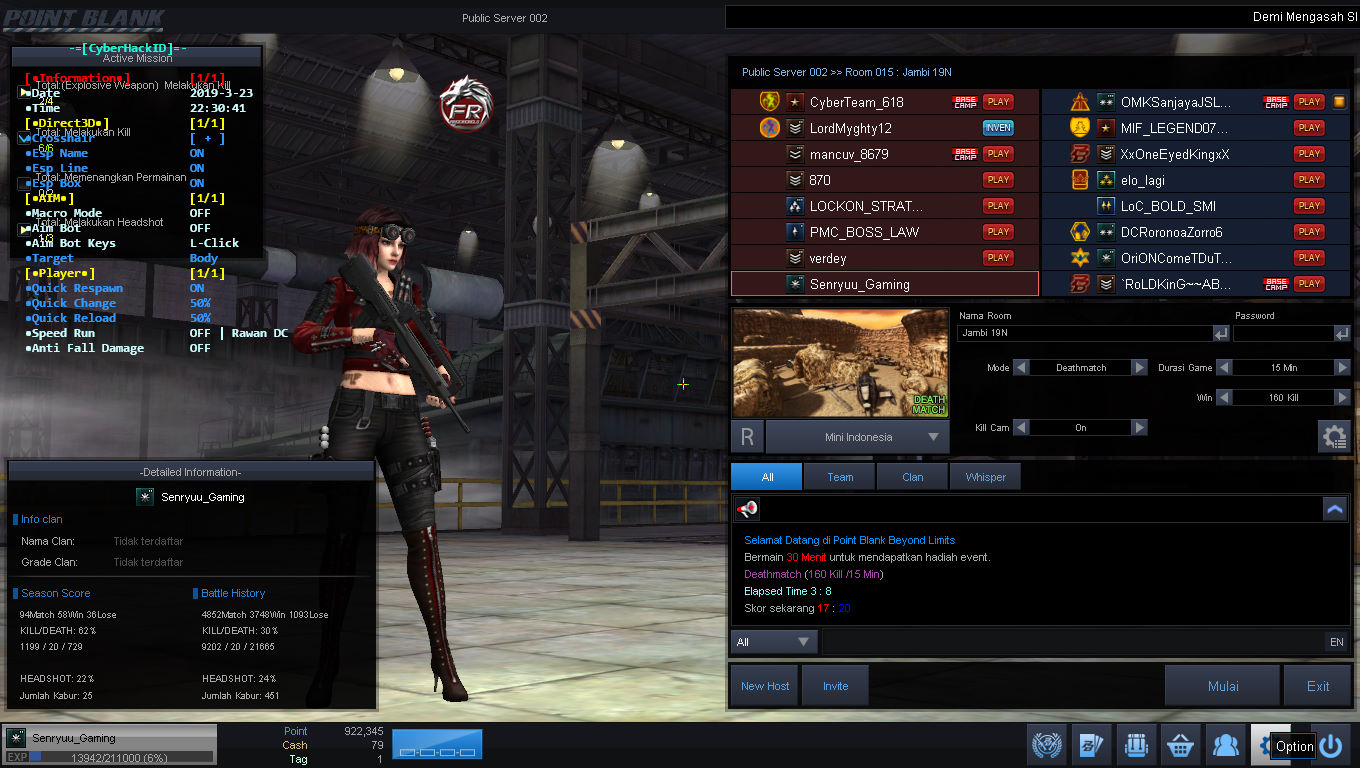
Task: Enable Macro Mode in the hack menu
Action: point(200,213)
